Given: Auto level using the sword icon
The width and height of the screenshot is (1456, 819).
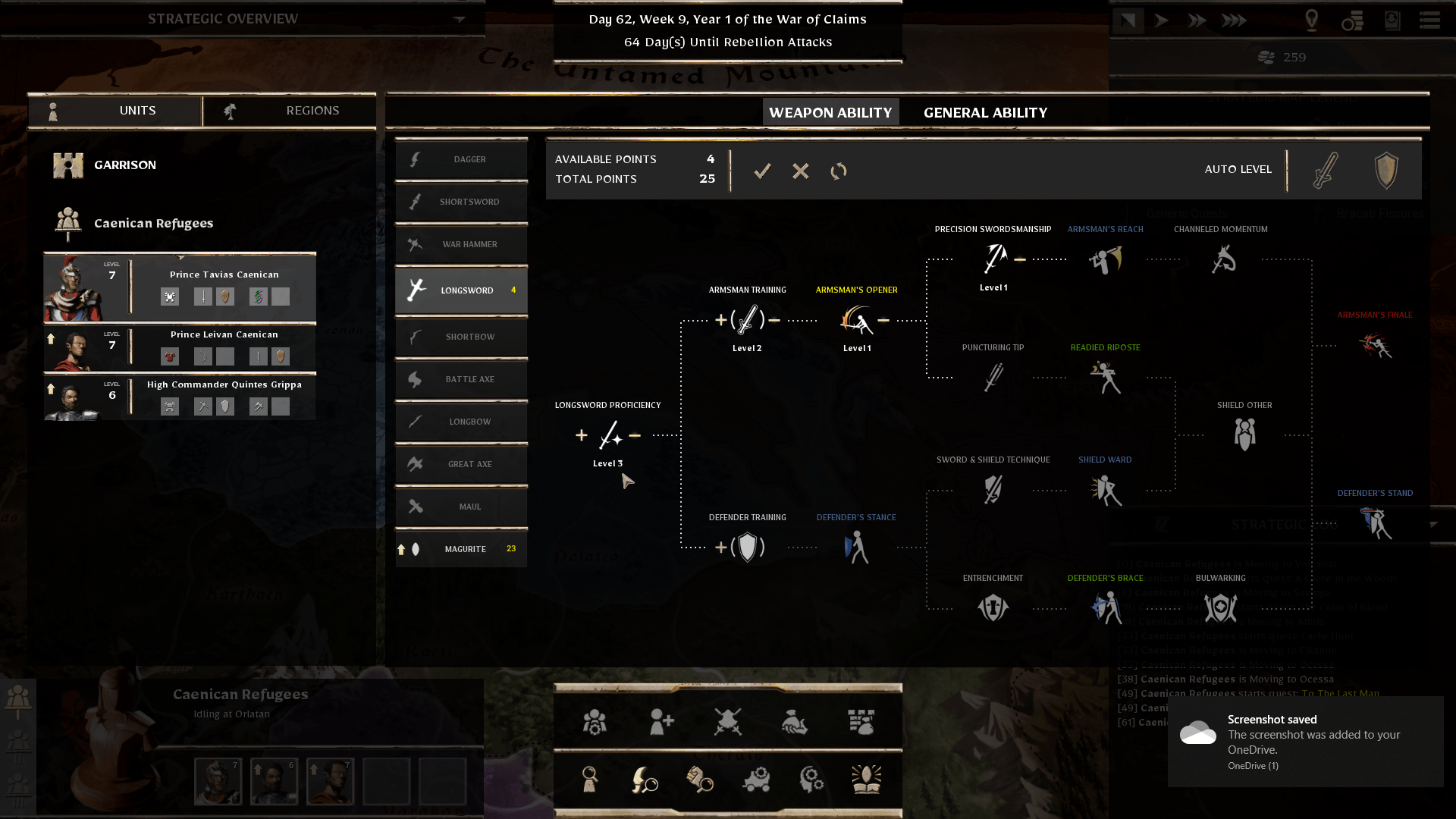Looking at the screenshot, I should pos(1325,170).
